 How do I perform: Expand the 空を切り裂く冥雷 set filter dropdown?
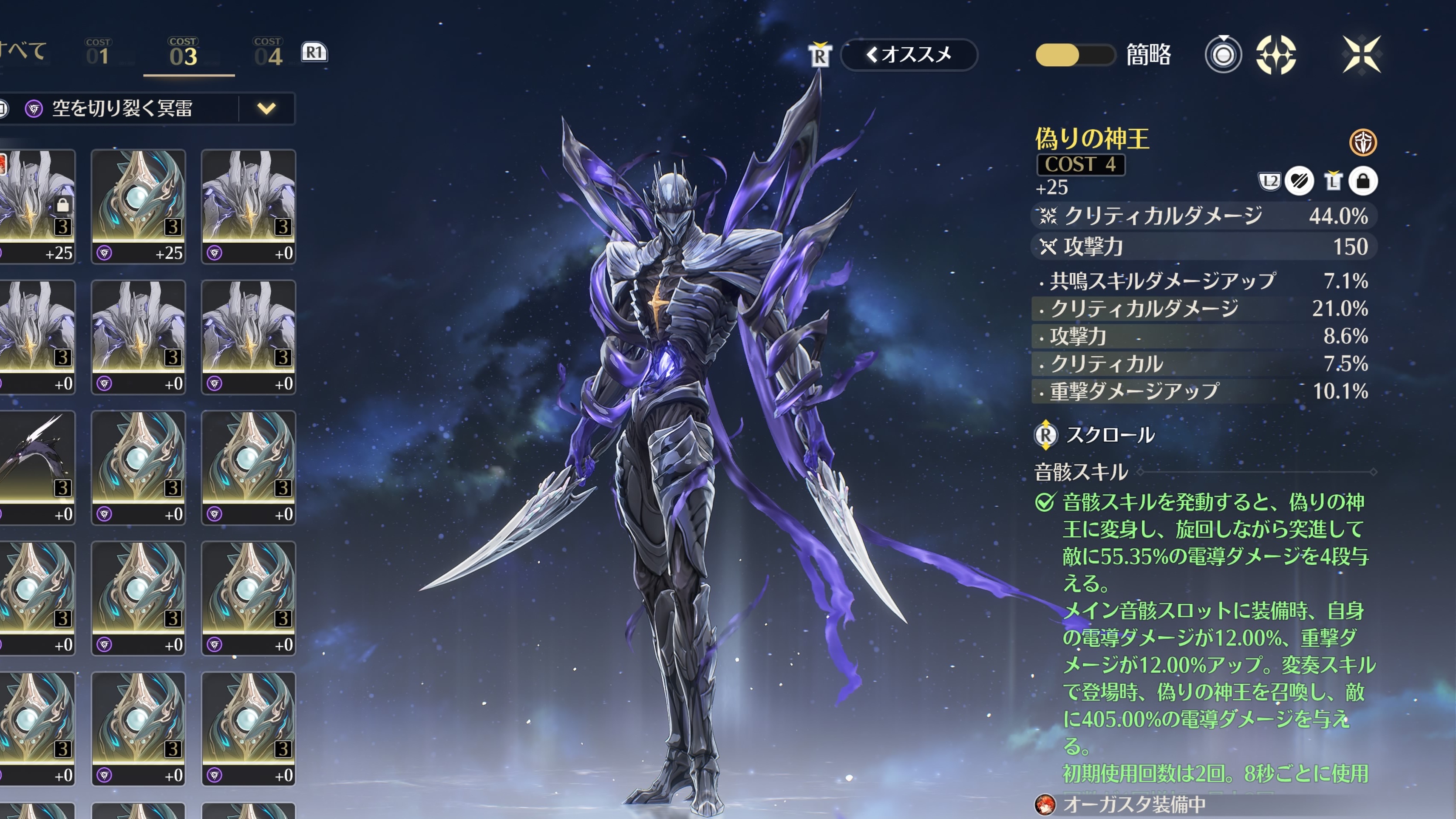click(x=266, y=108)
